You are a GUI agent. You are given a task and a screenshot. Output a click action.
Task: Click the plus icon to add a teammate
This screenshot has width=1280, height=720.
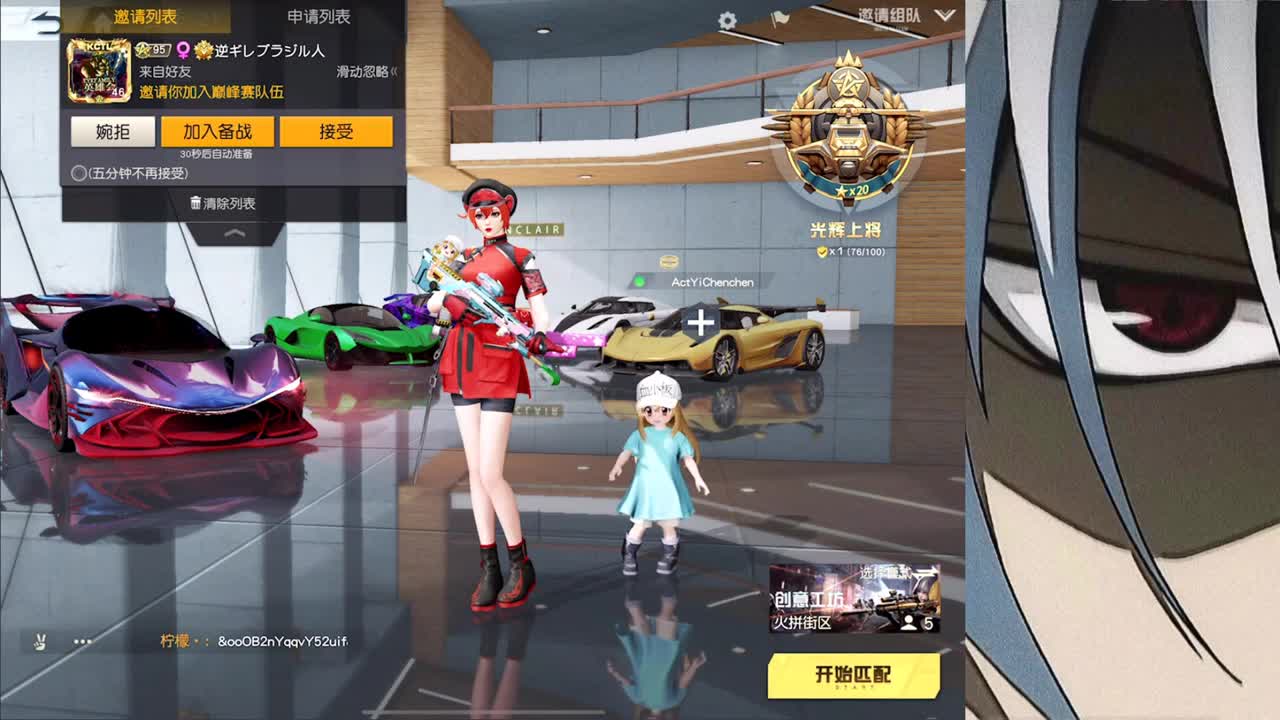[x=700, y=323]
